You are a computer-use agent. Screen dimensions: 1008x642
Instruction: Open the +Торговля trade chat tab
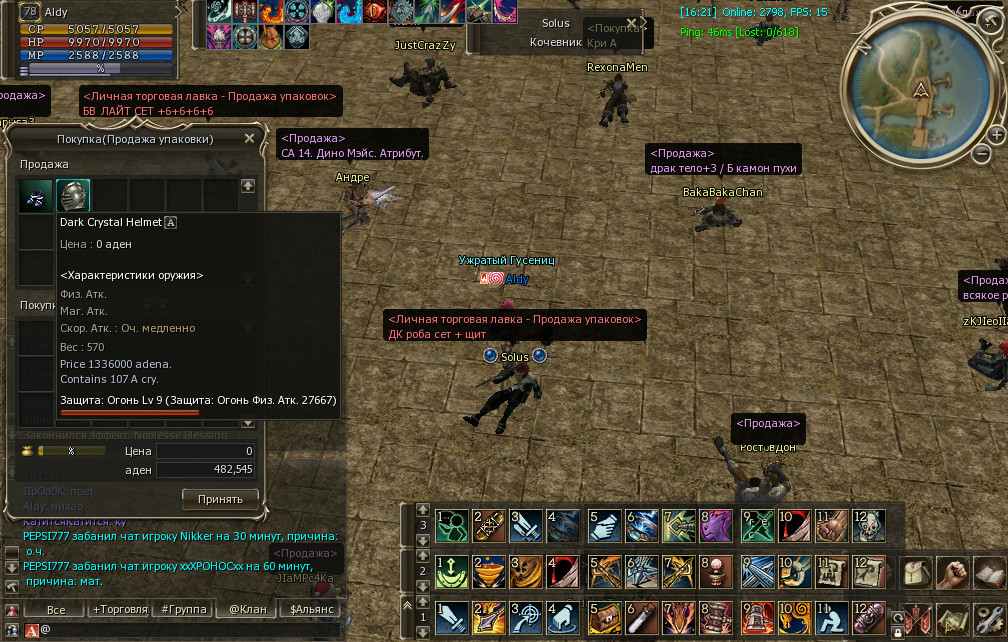coord(119,609)
